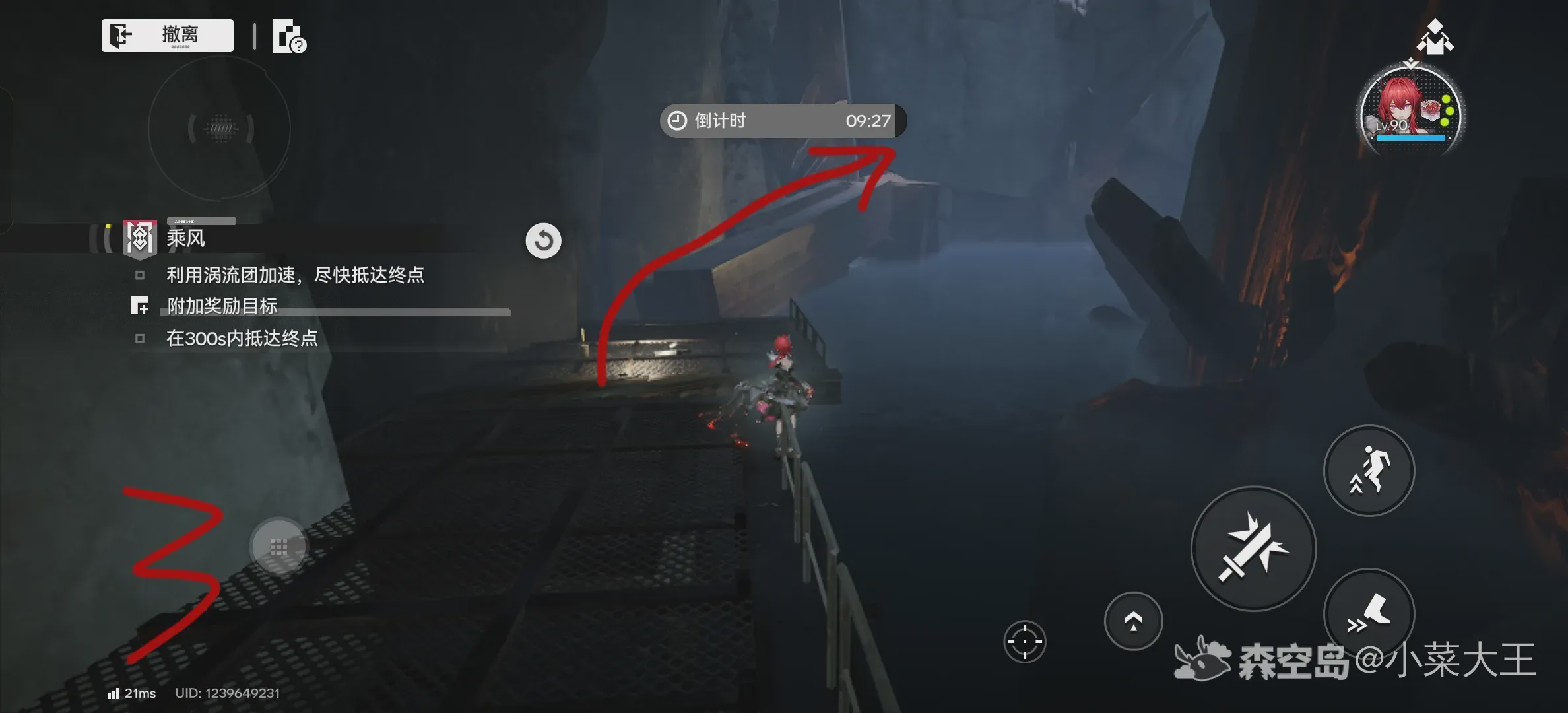Viewport: 1568px width, 713px height.
Task: Select the 乘风 mission tracker title
Action: (x=185, y=238)
